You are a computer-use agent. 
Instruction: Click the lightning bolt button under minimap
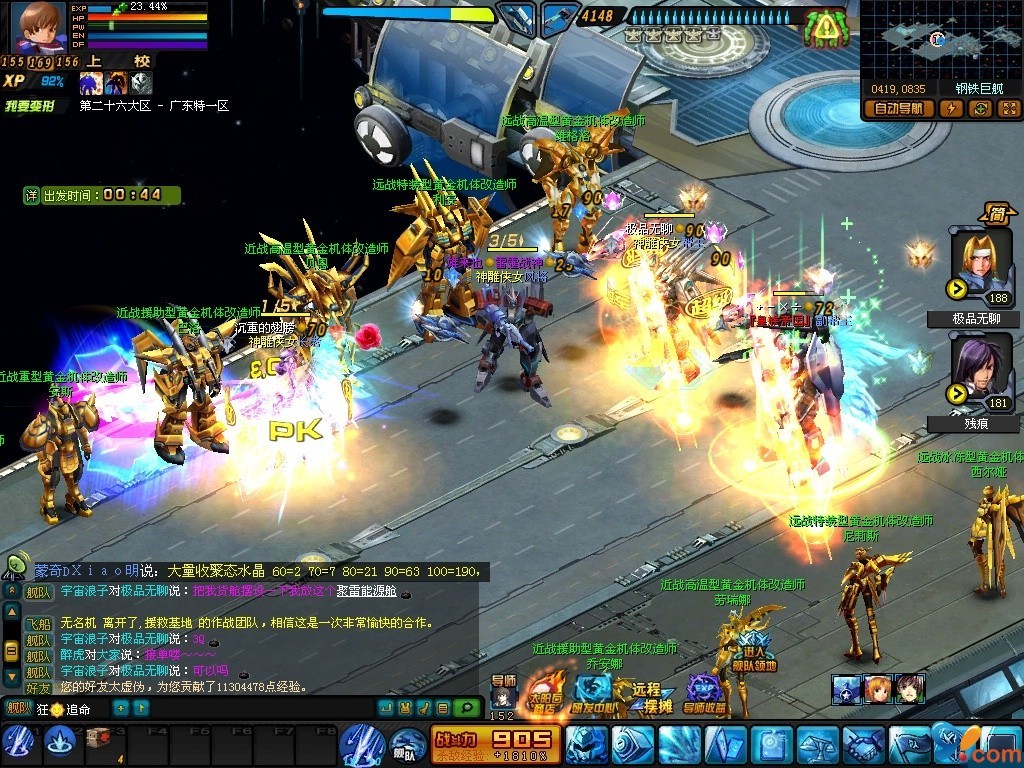point(950,109)
